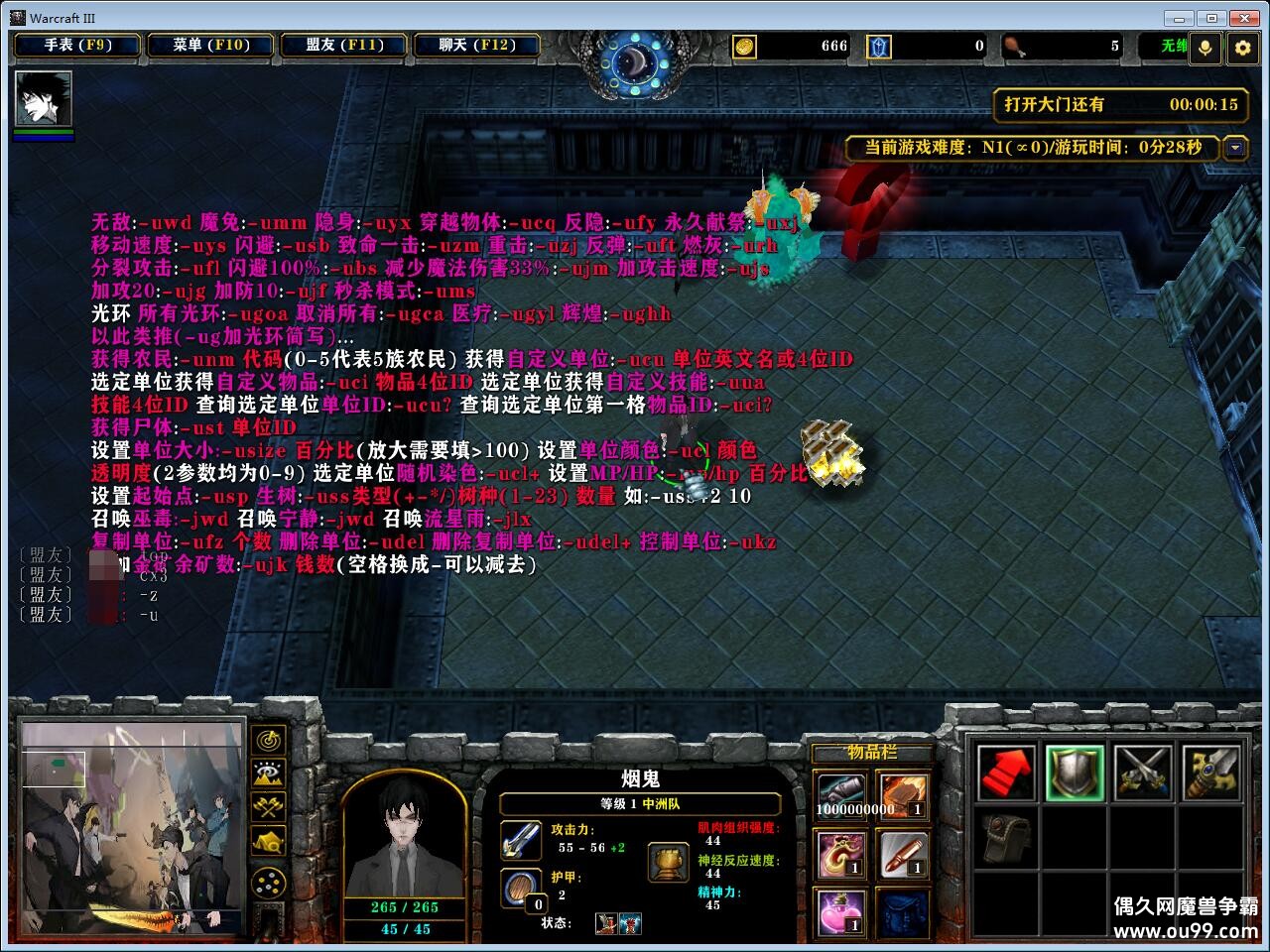Click the flaming book item
The height and width of the screenshot is (952, 1270).
[903, 793]
